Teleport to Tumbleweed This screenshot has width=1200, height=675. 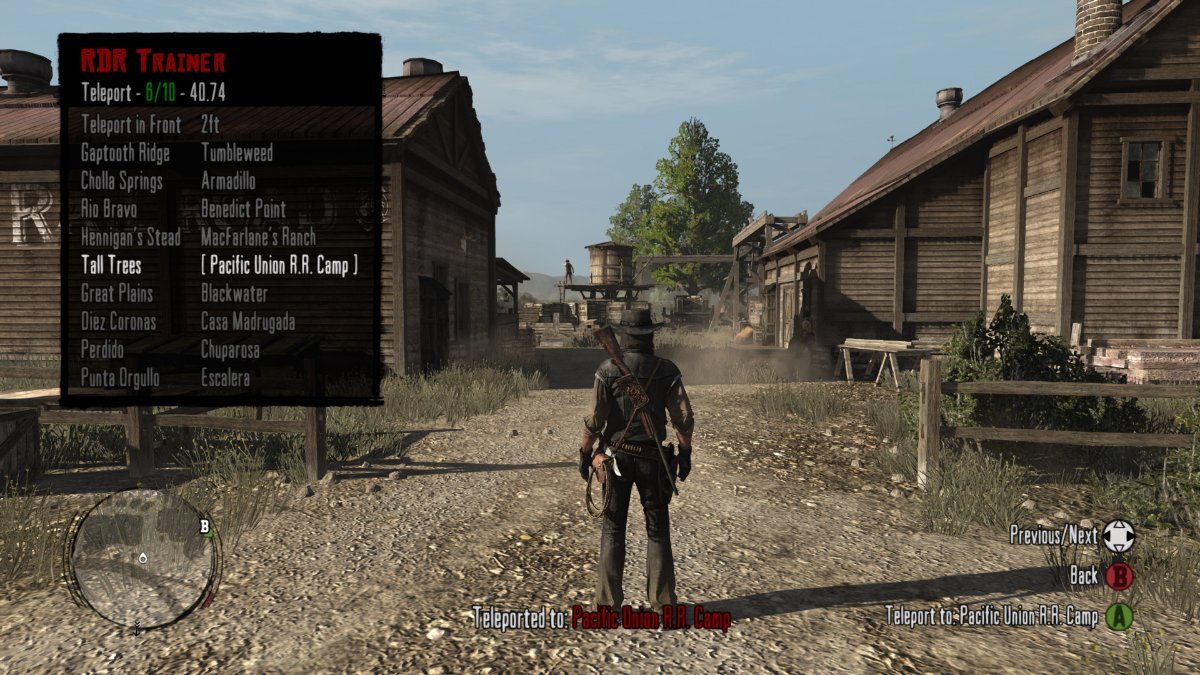tap(236, 153)
